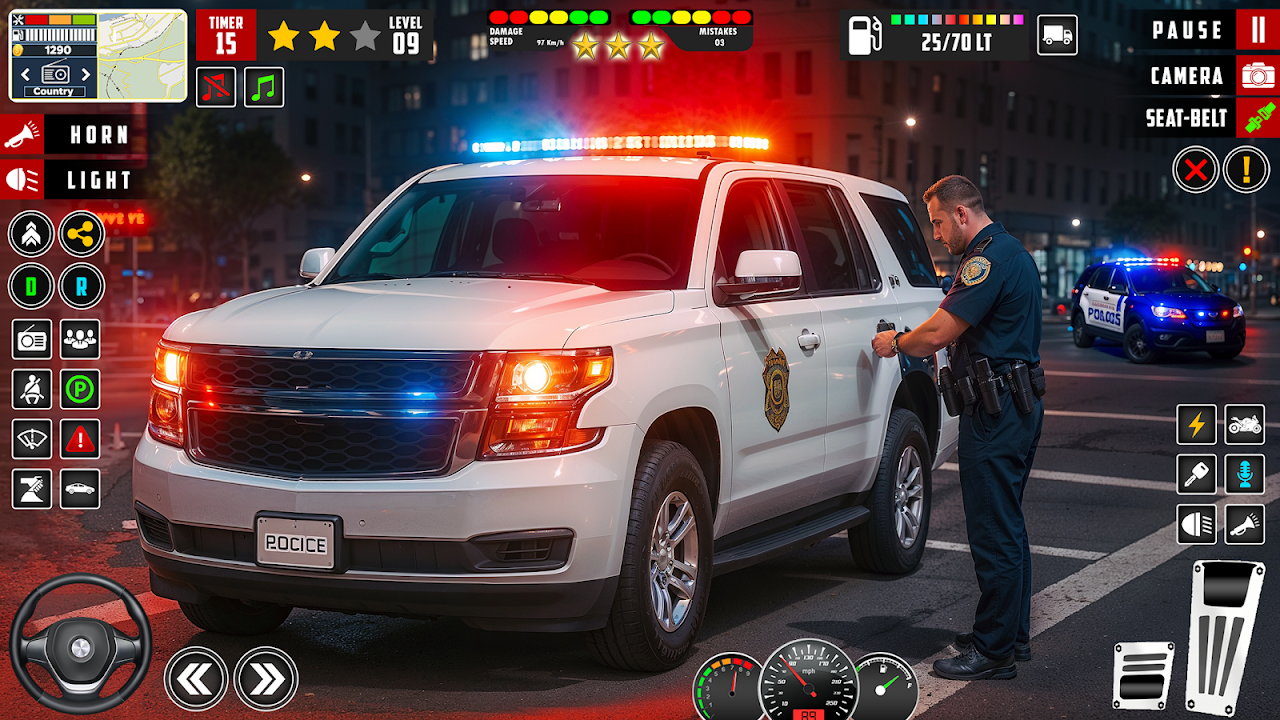Turn on music with the green note icon

pyautogui.click(x=264, y=87)
